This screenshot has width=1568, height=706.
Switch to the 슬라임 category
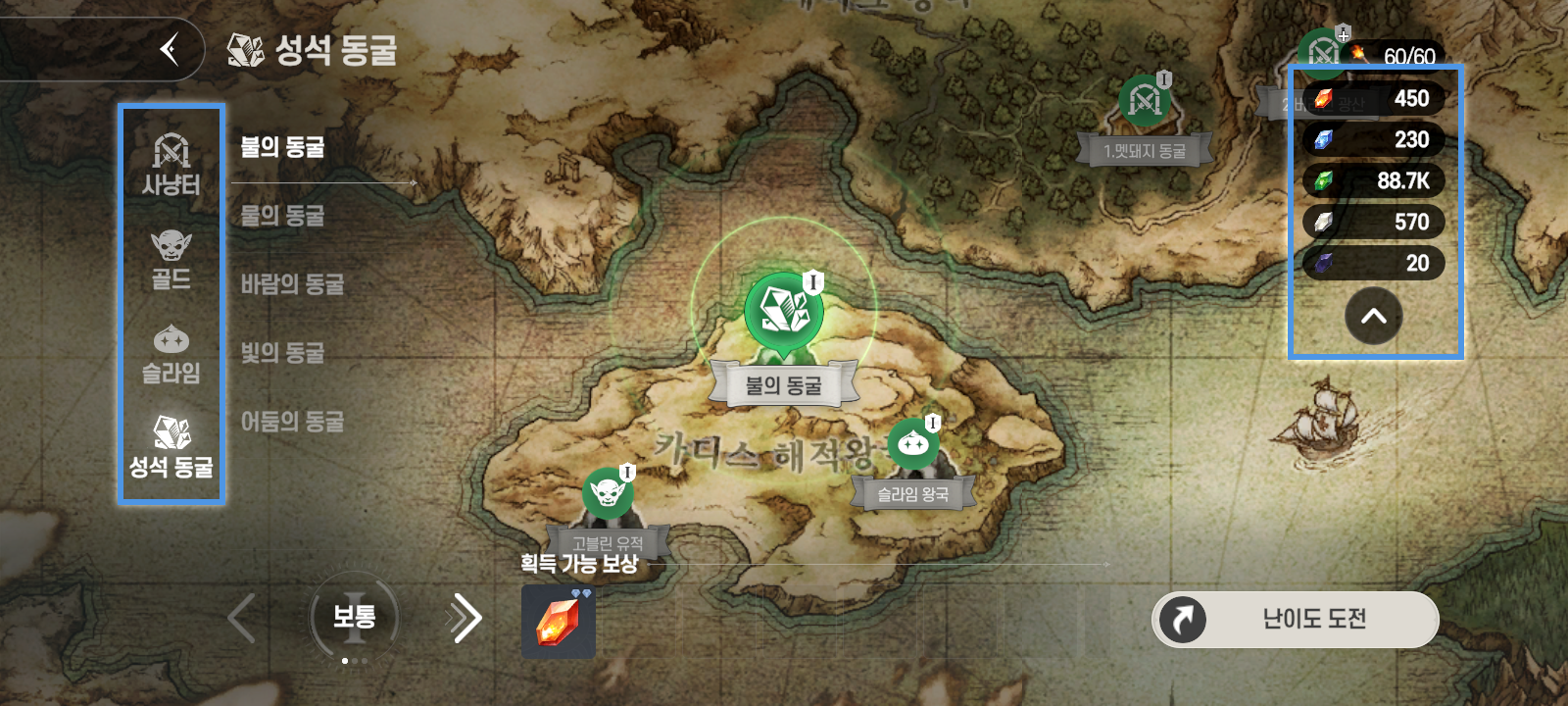coord(171,354)
